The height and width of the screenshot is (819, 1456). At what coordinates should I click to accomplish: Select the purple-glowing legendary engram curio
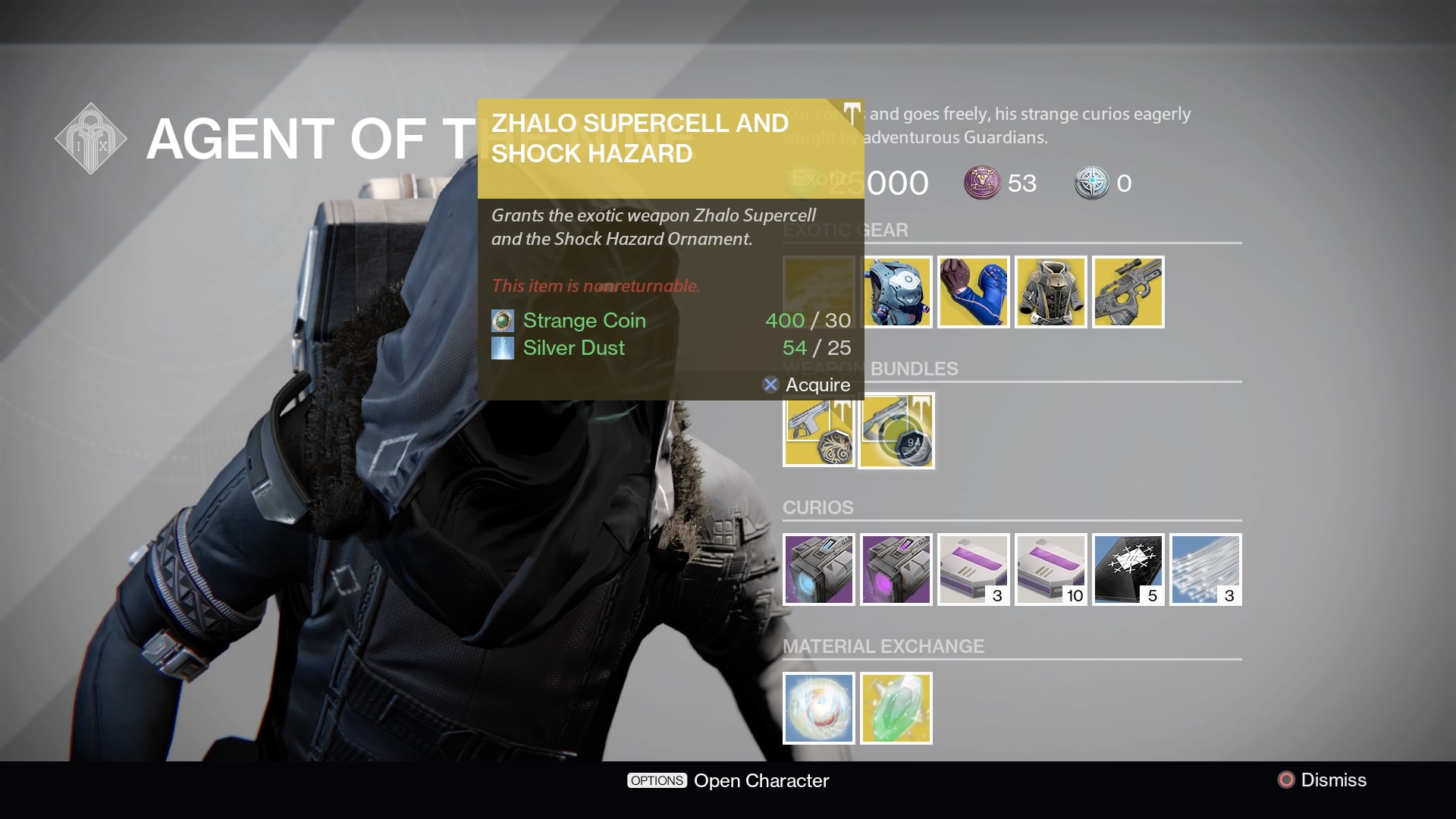(x=896, y=570)
